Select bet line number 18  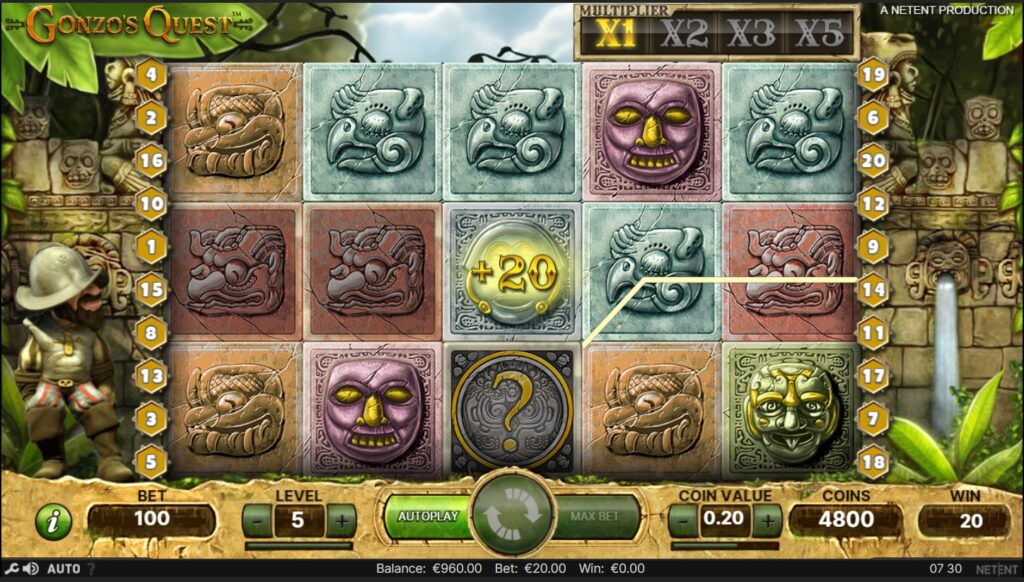(x=873, y=461)
